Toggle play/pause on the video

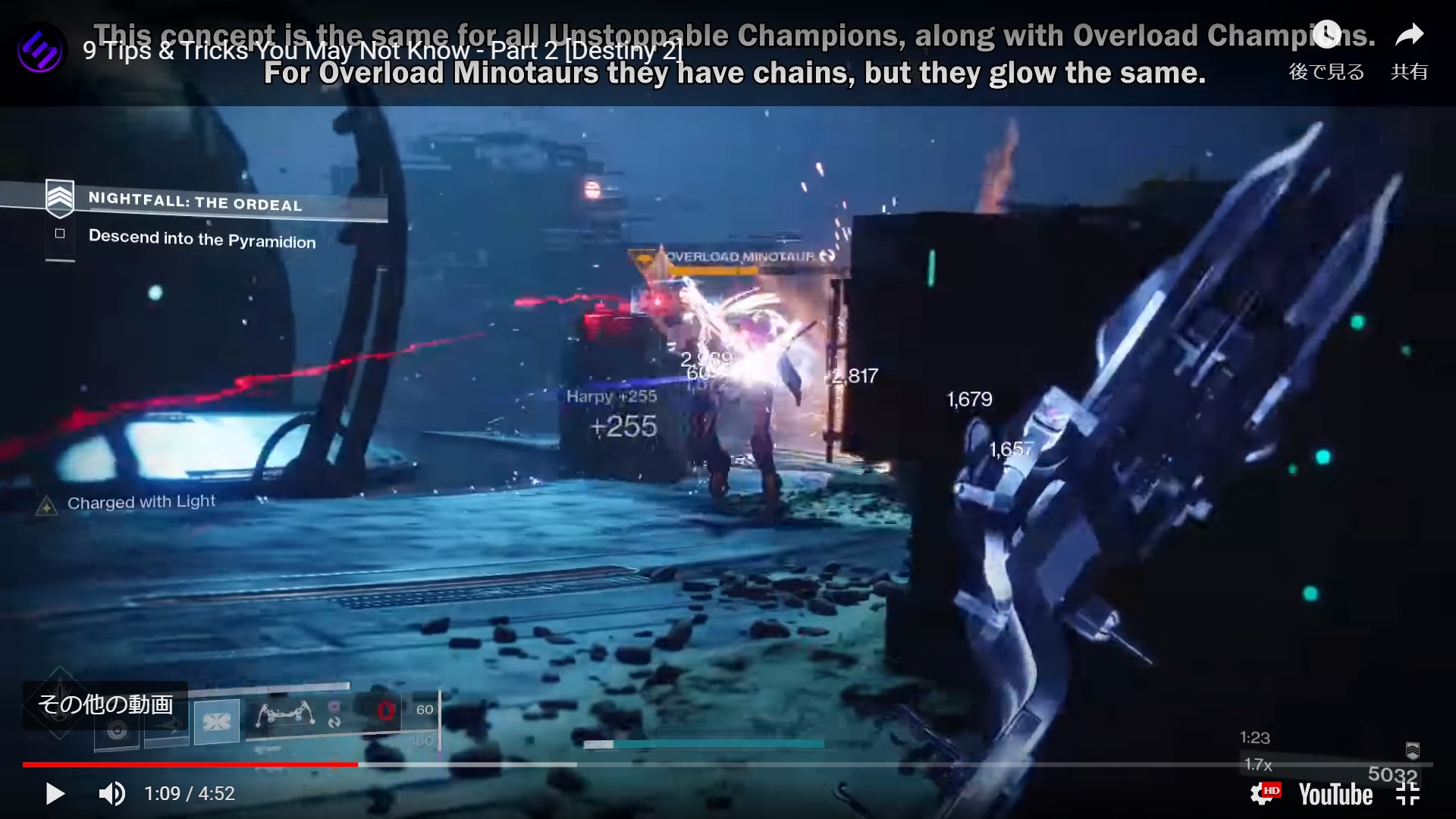coord(55,793)
